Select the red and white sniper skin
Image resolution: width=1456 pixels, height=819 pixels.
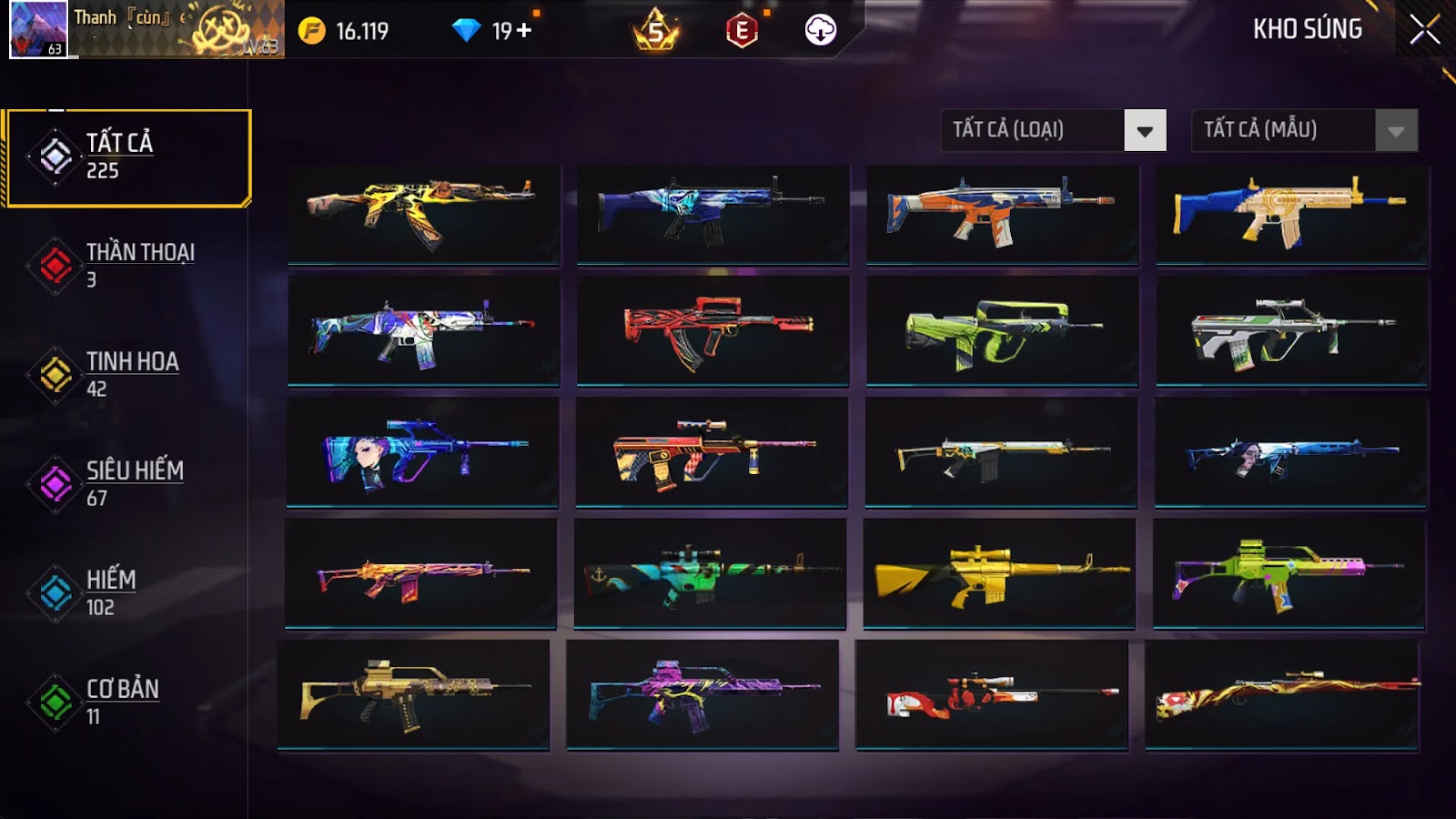pyautogui.click(x=992, y=694)
